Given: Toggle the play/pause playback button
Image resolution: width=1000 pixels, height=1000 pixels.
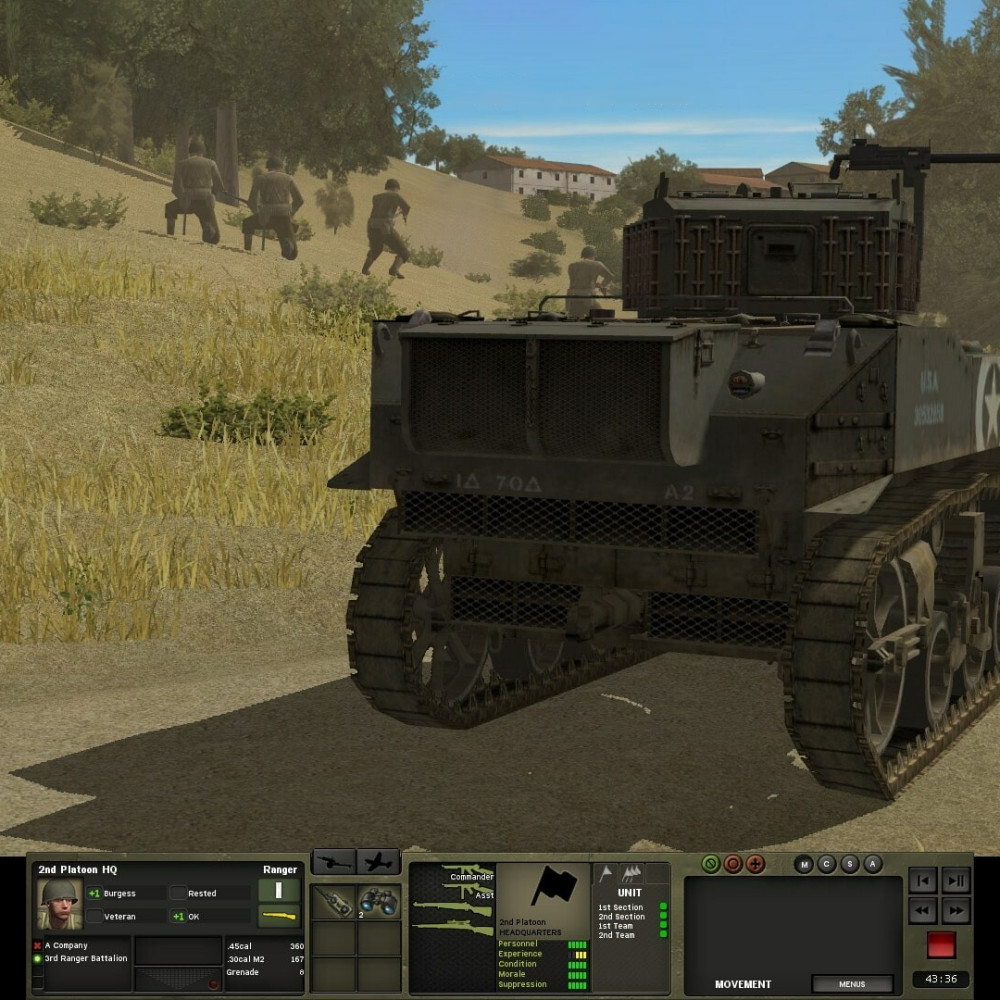Looking at the screenshot, I should (x=956, y=881).
